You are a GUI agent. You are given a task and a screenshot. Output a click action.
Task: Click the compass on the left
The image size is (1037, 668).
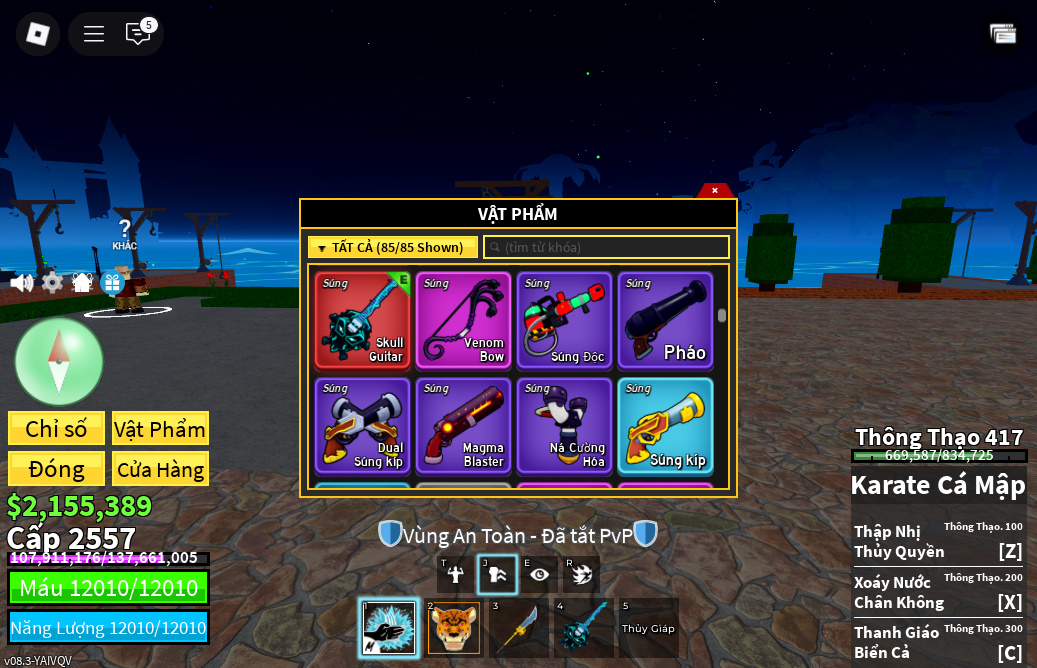(59, 361)
